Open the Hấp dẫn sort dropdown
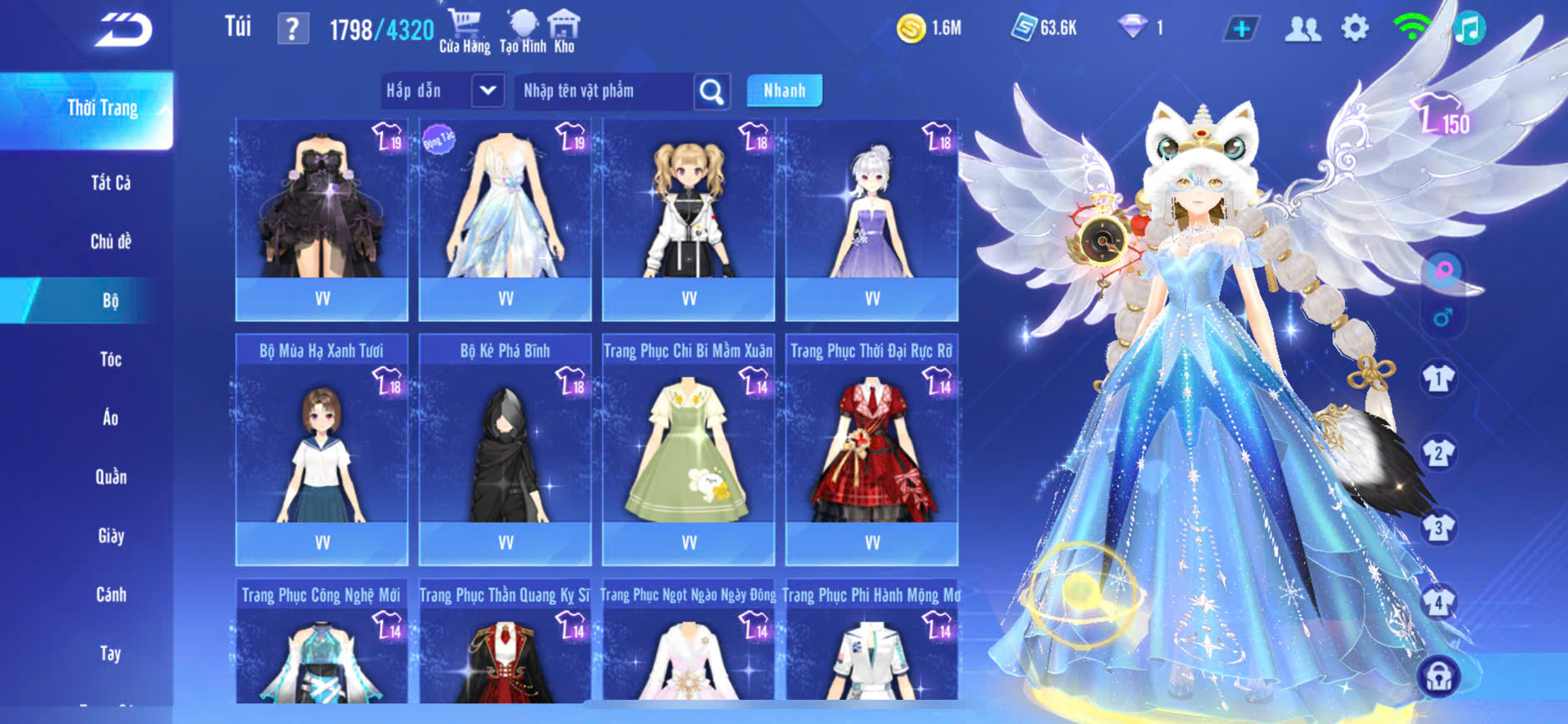This screenshot has height=724, width=1568. tap(487, 91)
